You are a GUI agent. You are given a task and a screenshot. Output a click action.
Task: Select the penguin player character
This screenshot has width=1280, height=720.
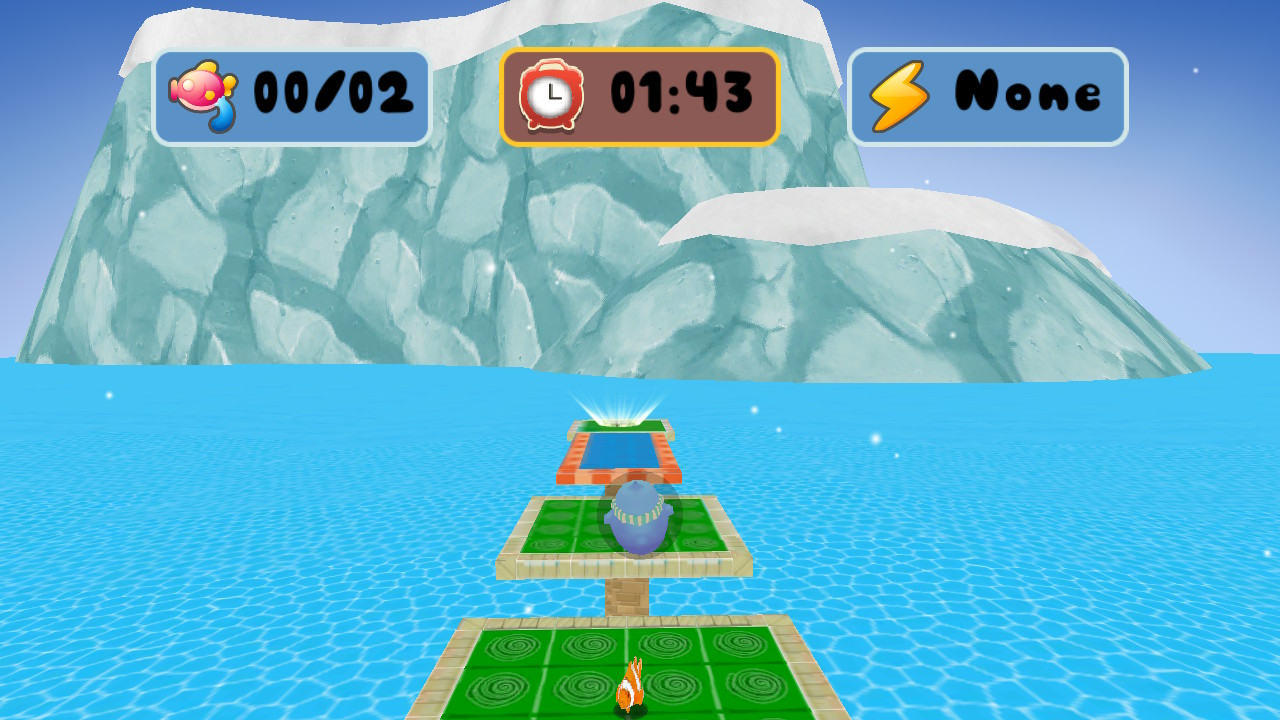638,520
